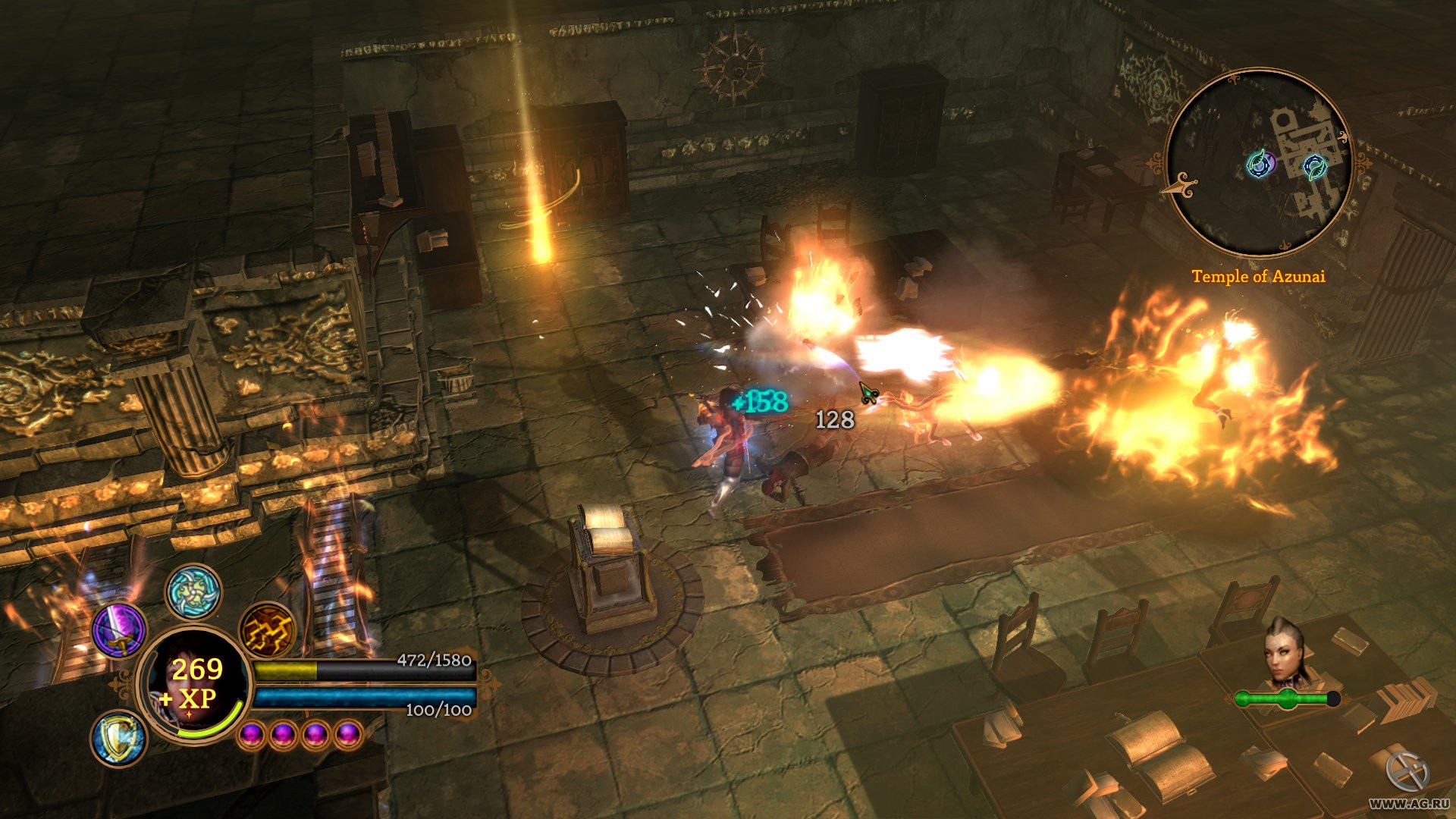This screenshot has height=819, width=1456.
Task: Select the companion portrait
Action: tap(1285, 654)
